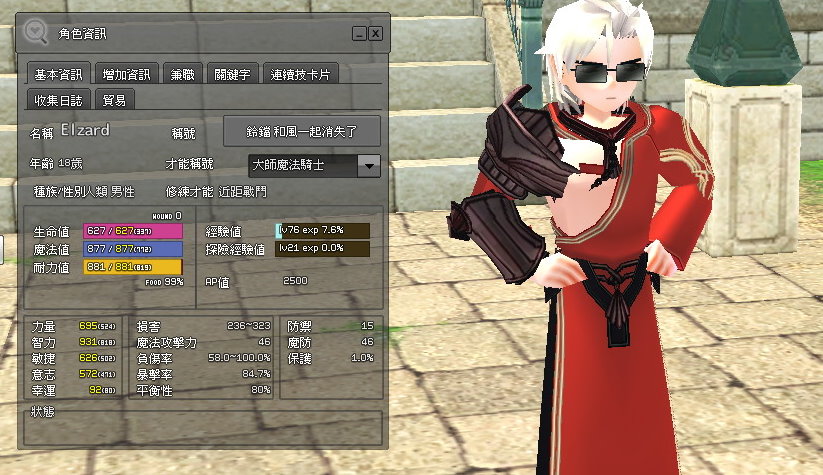Close the 角色資訊 window
Viewport: 823px width, 475px height.
pos(375,33)
